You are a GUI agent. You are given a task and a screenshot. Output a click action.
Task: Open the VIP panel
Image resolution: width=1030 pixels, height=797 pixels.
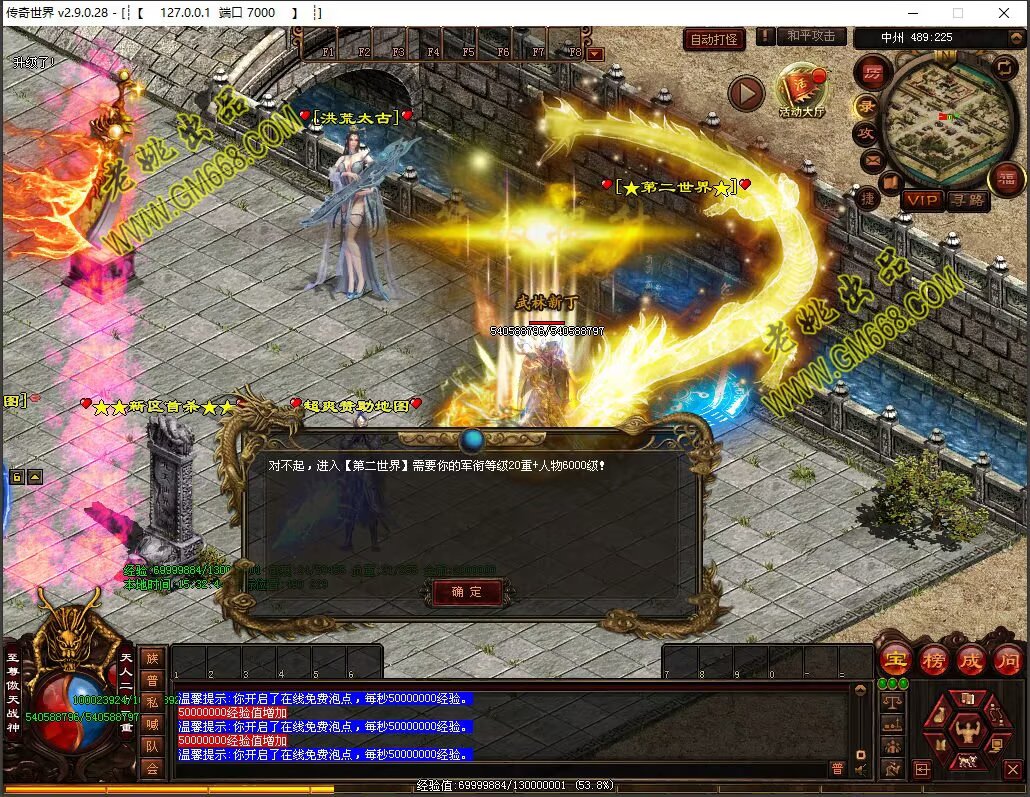tap(922, 200)
